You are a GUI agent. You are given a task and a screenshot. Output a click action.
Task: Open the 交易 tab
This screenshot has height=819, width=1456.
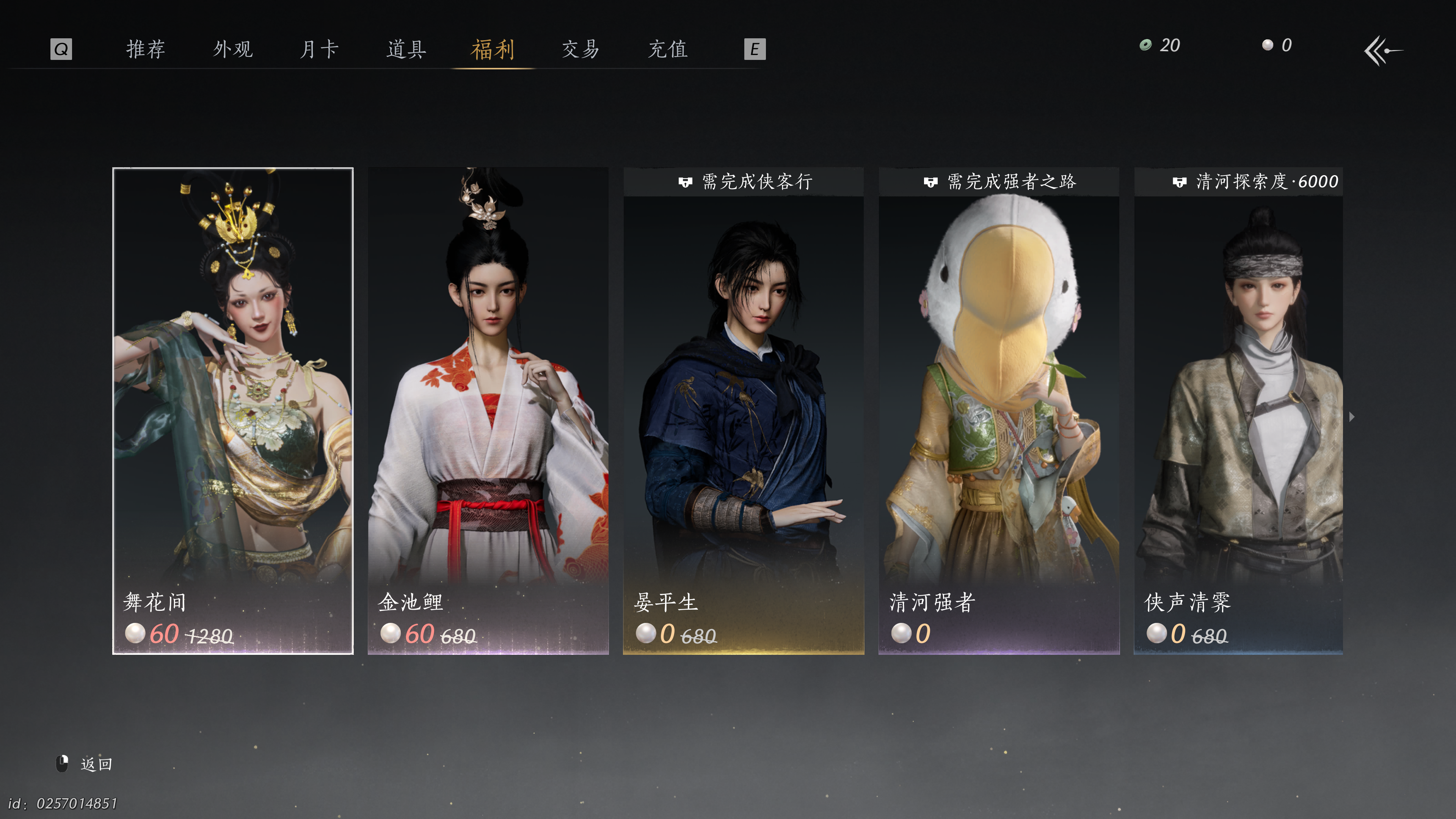[580, 49]
